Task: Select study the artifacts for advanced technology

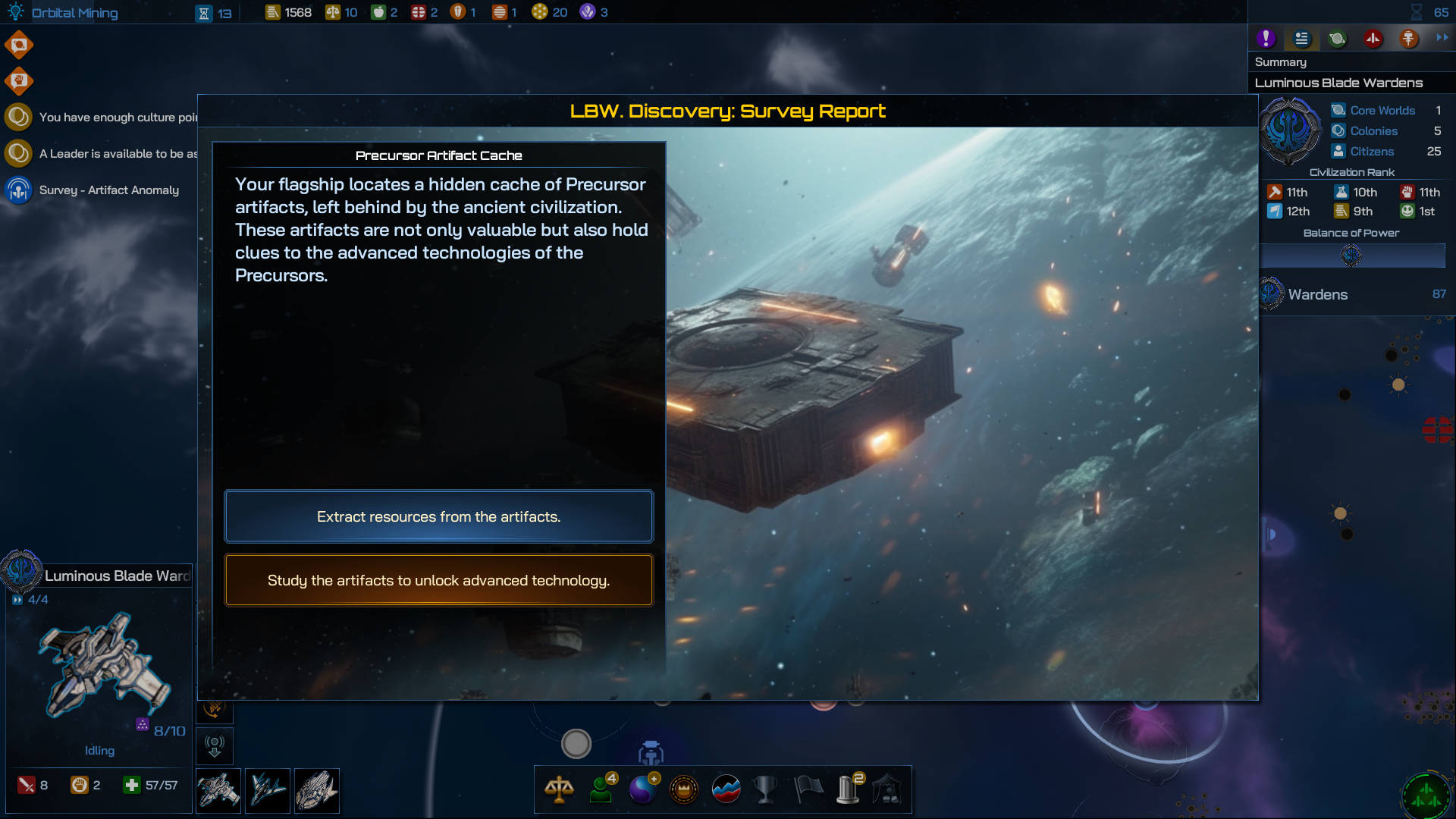Action: click(438, 580)
